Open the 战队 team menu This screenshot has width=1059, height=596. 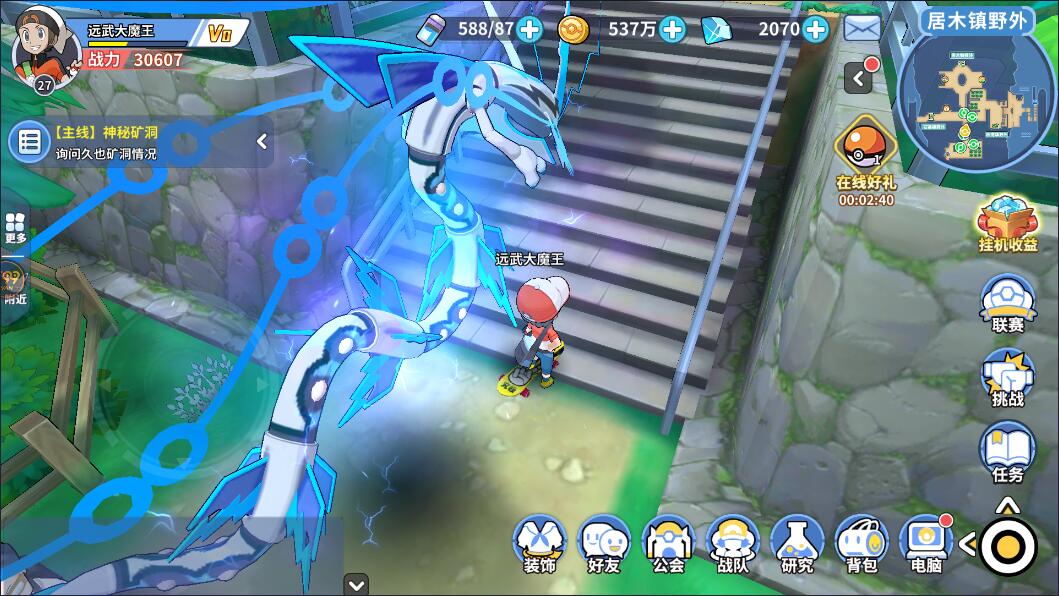(733, 545)
